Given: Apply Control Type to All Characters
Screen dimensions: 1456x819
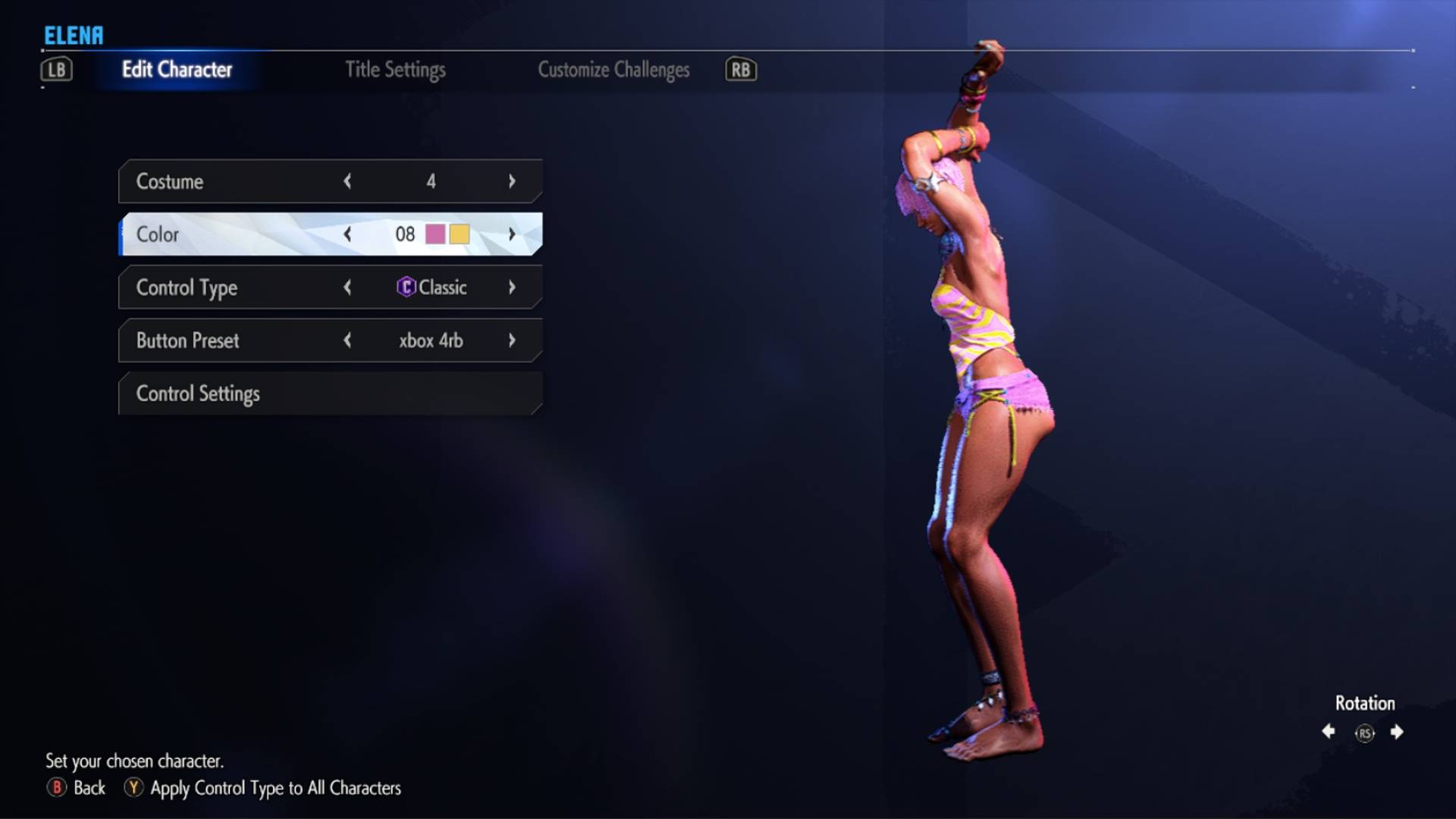Looking at the screenshot, I should [x=263, y=788].
